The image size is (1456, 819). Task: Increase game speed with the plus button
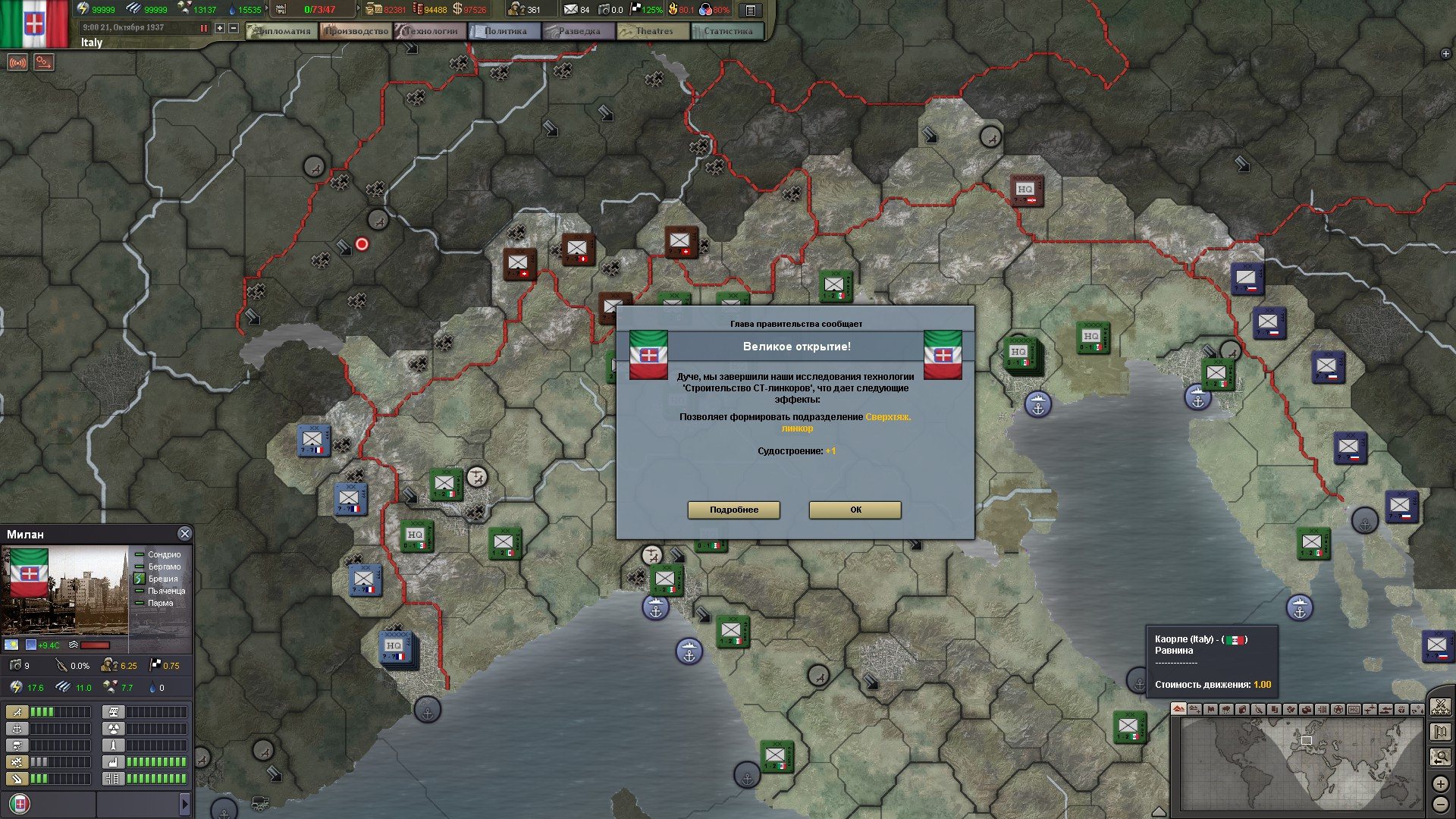click(x=220, y=28)
